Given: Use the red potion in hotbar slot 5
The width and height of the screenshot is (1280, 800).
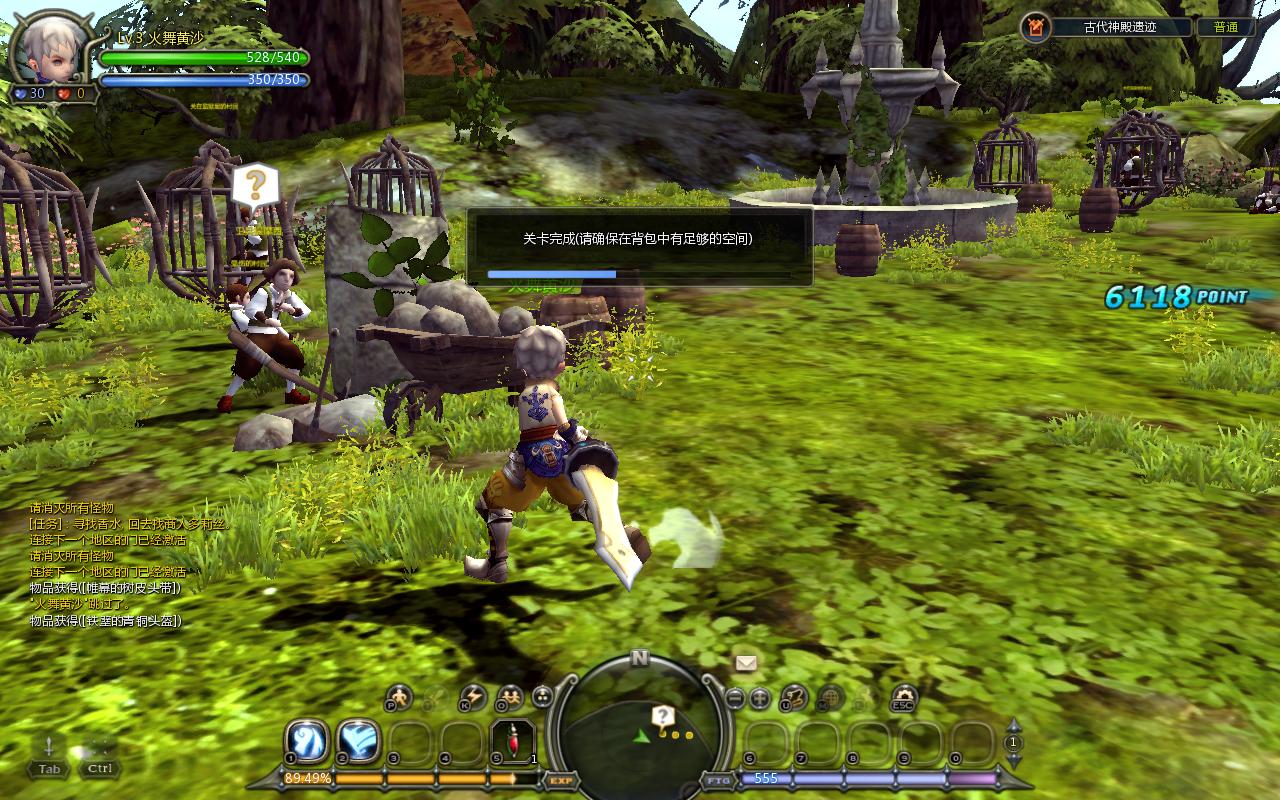Looking at the screenshot, I should point(512,742).
